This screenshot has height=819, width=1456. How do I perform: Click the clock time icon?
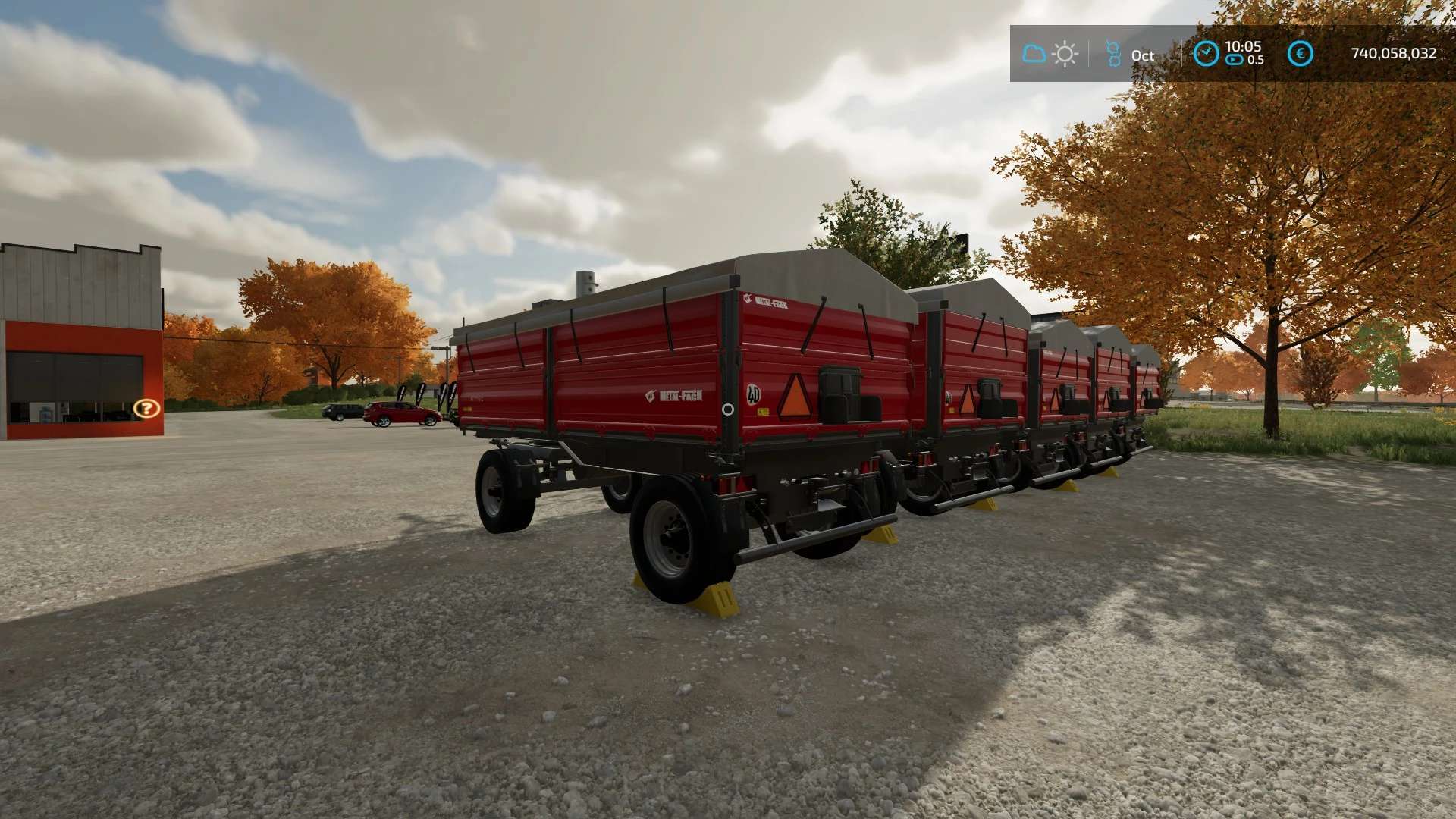pos(1206,53)
